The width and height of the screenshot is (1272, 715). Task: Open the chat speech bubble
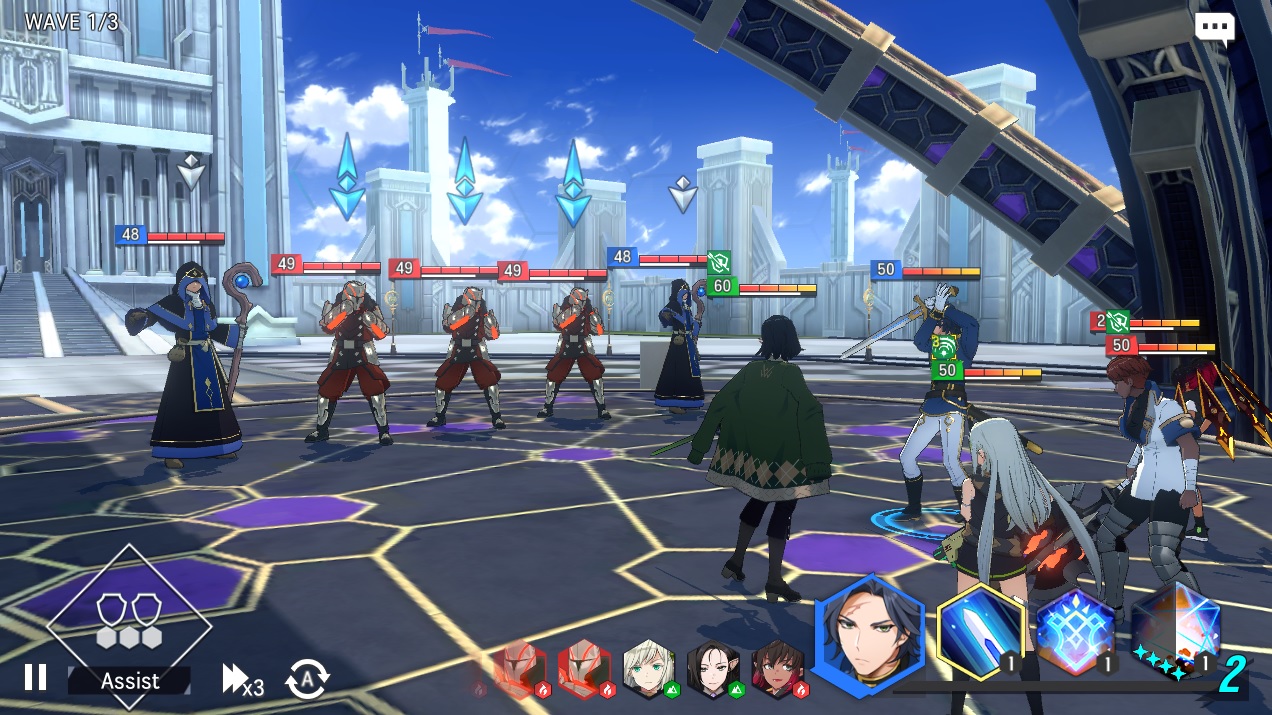click(x=1214, y=28)
